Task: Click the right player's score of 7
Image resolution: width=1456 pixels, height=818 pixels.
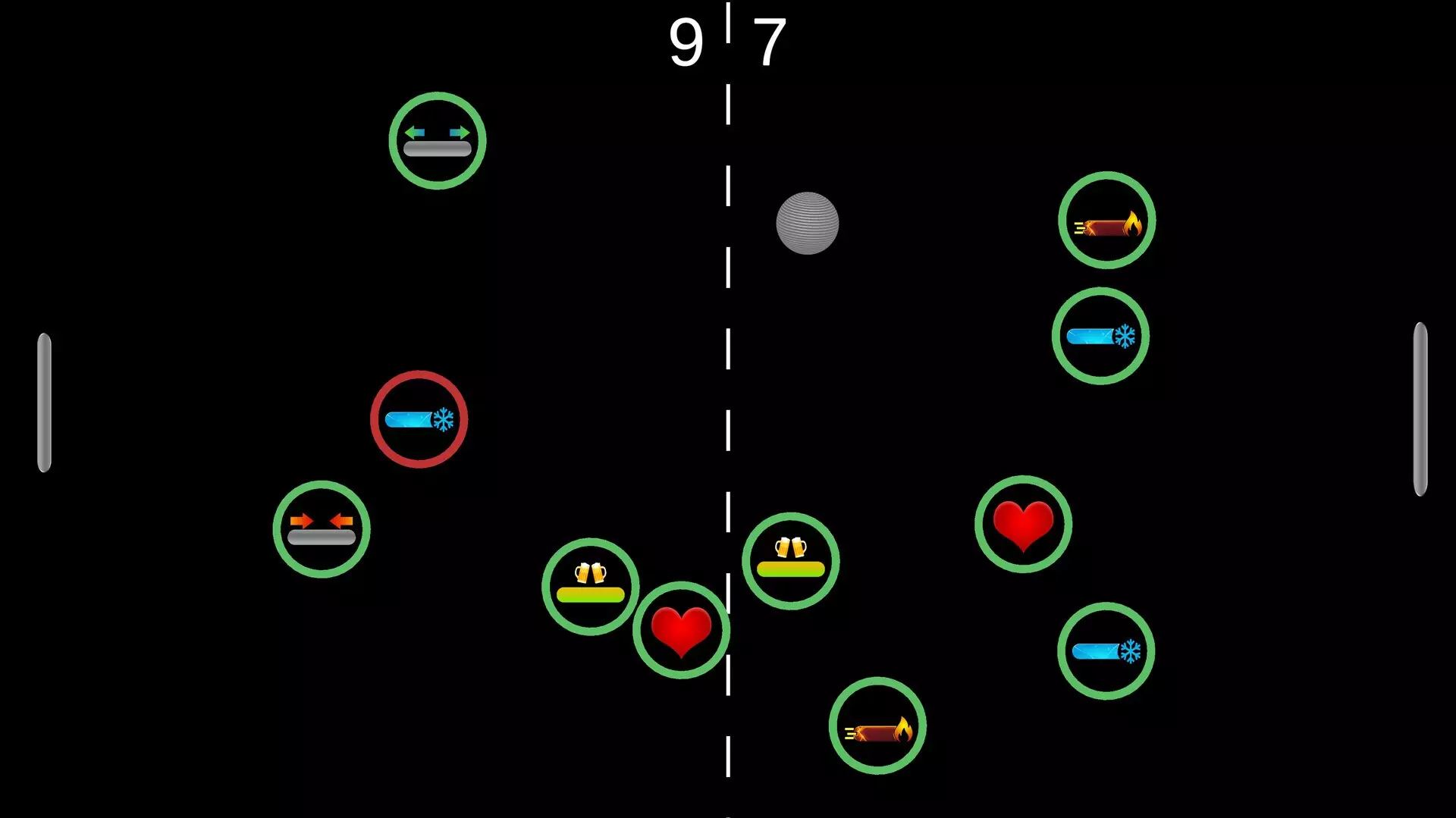Action: [x=771, y=42]
